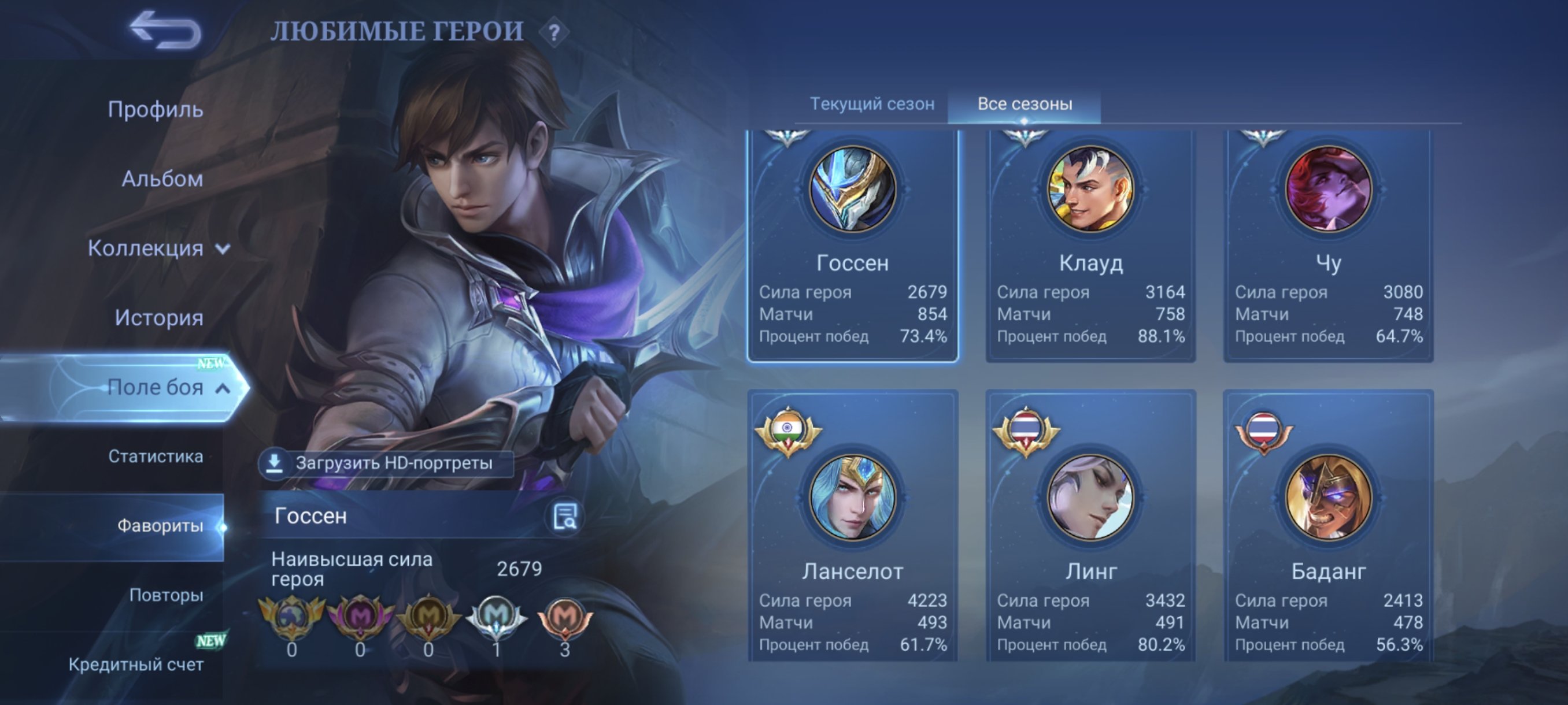Image resolution: width=1568 pixels, height=705 pixels.
Task: Switch to the Все сезоны tab
Action: click(x=1027, y=103)
